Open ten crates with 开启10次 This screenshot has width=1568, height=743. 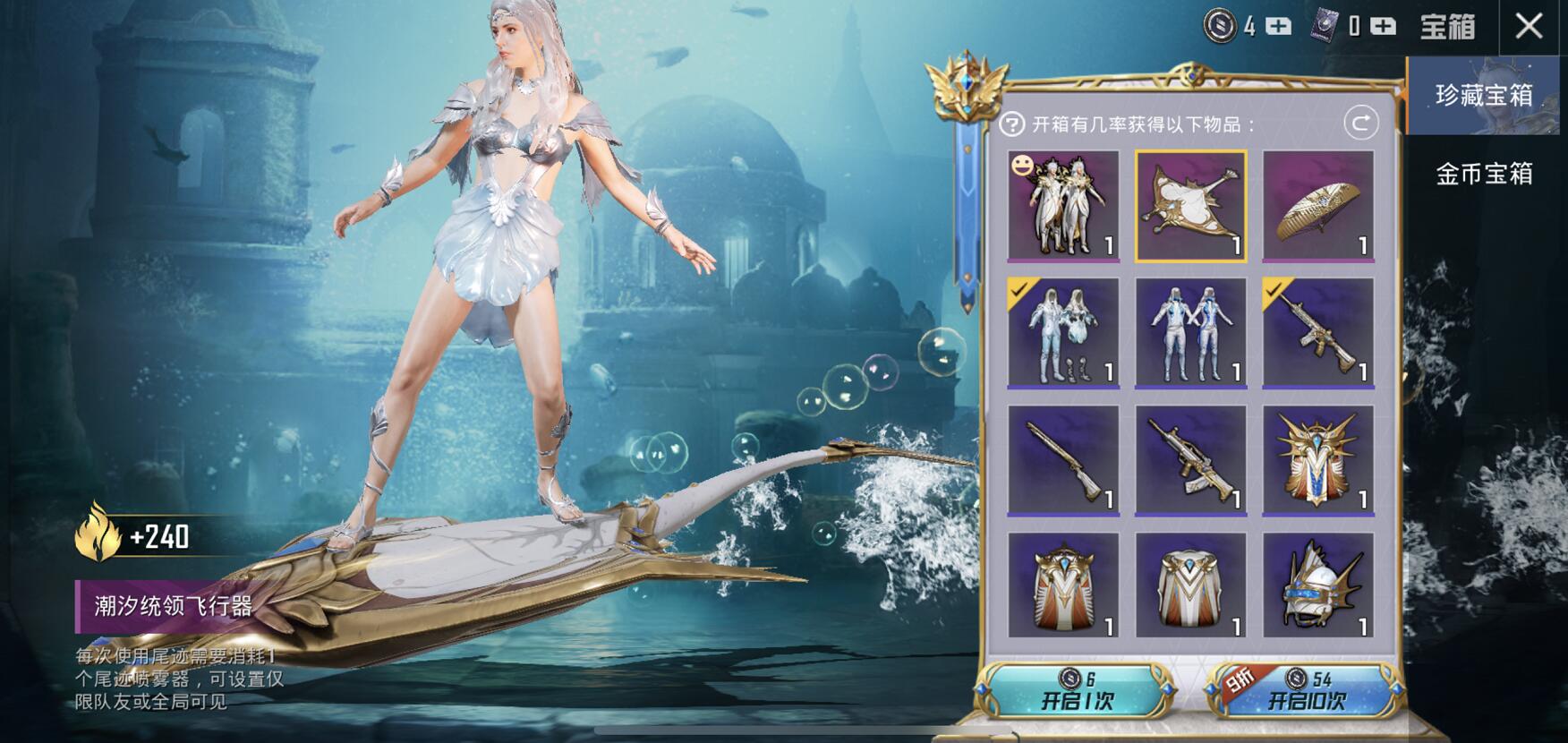click(1307, 691)
